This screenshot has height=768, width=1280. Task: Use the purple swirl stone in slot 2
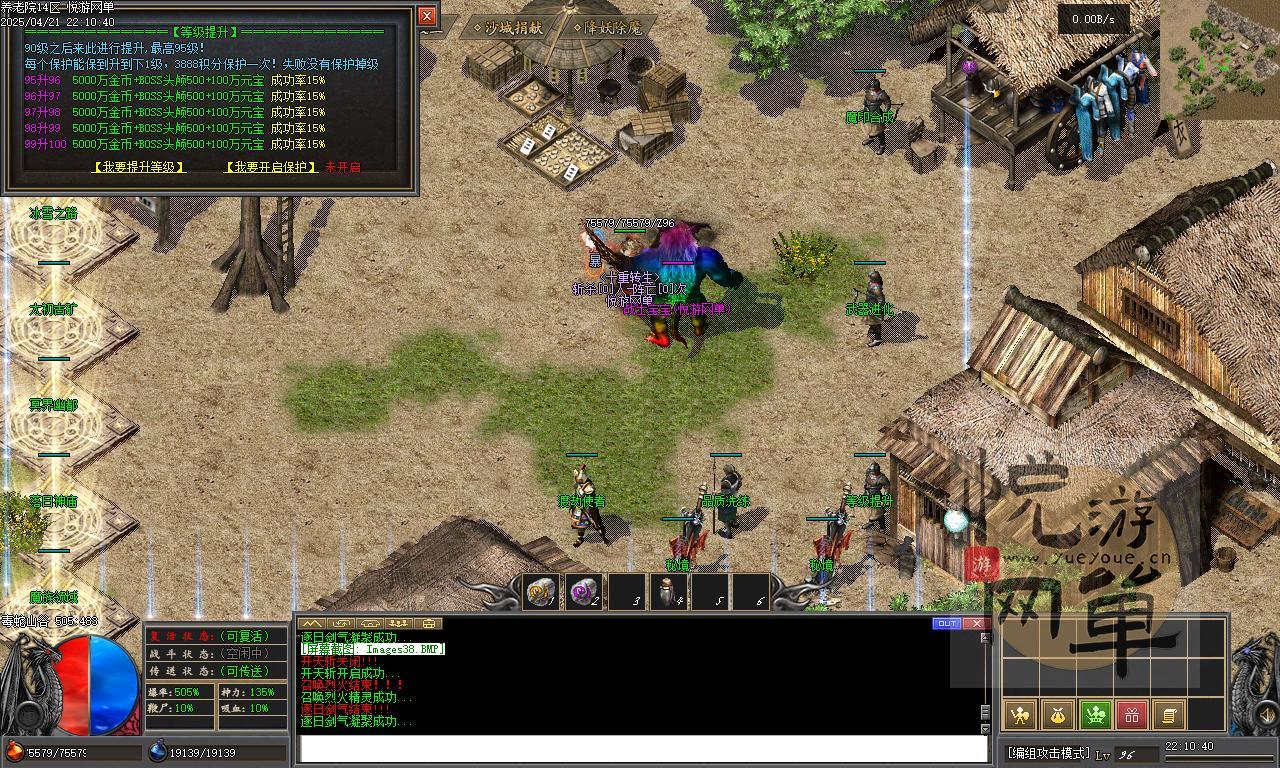point(583,591)
